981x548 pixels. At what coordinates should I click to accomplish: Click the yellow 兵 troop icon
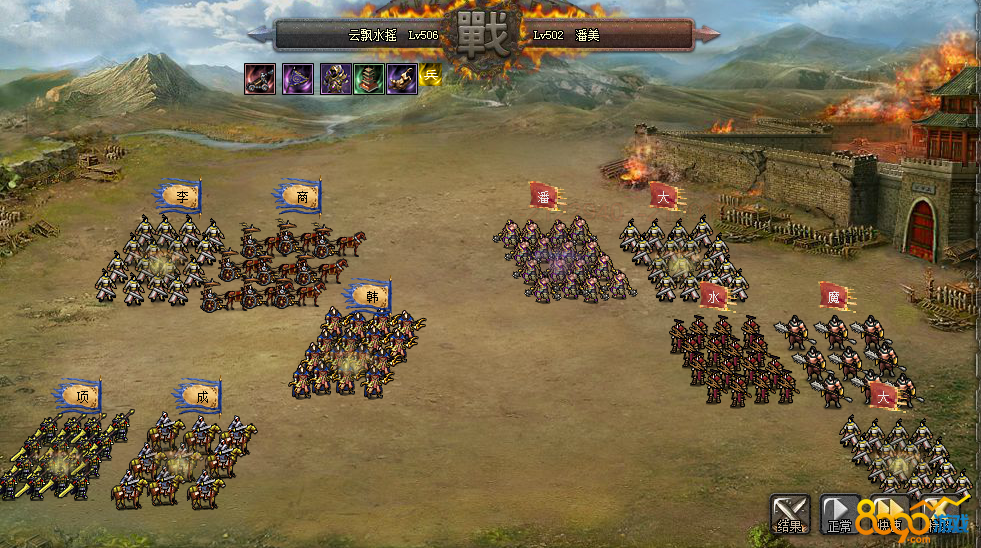coord(431,75)
